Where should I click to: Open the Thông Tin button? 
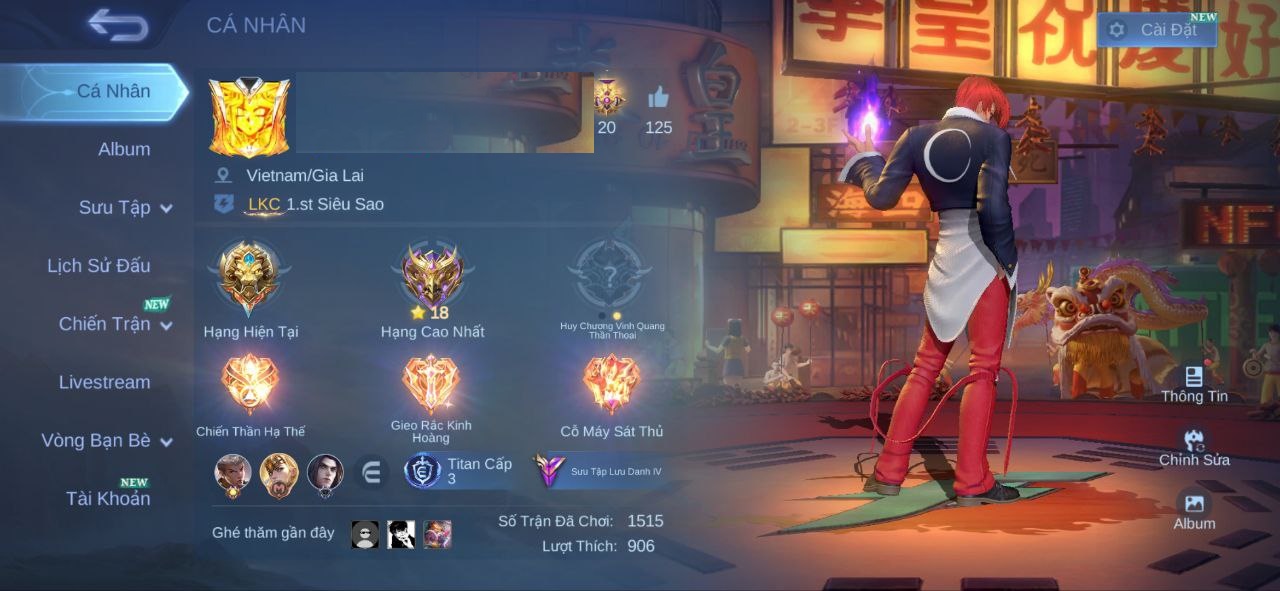tap(1194, 383)
